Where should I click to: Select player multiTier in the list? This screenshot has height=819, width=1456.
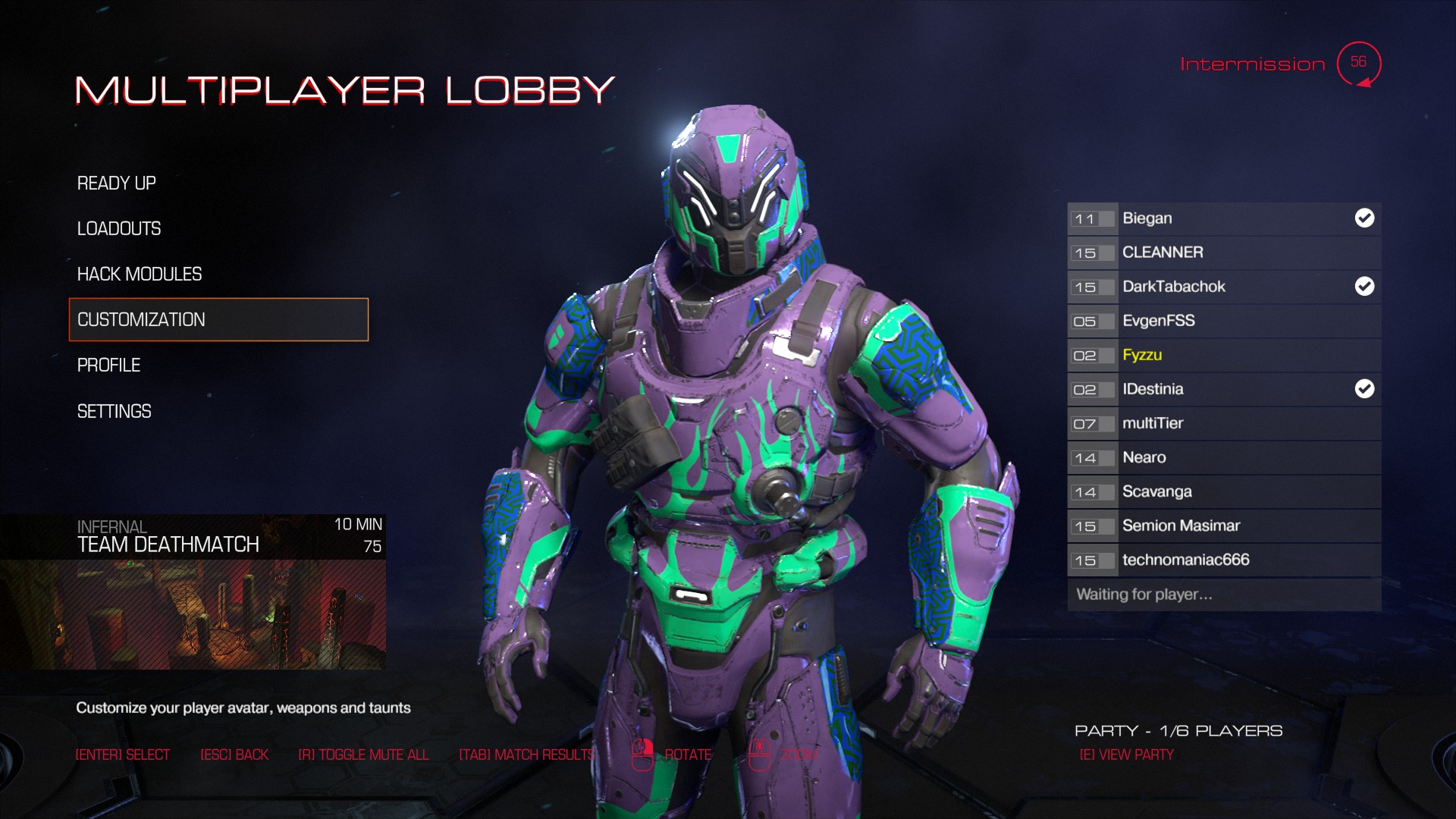[1223, 423]
